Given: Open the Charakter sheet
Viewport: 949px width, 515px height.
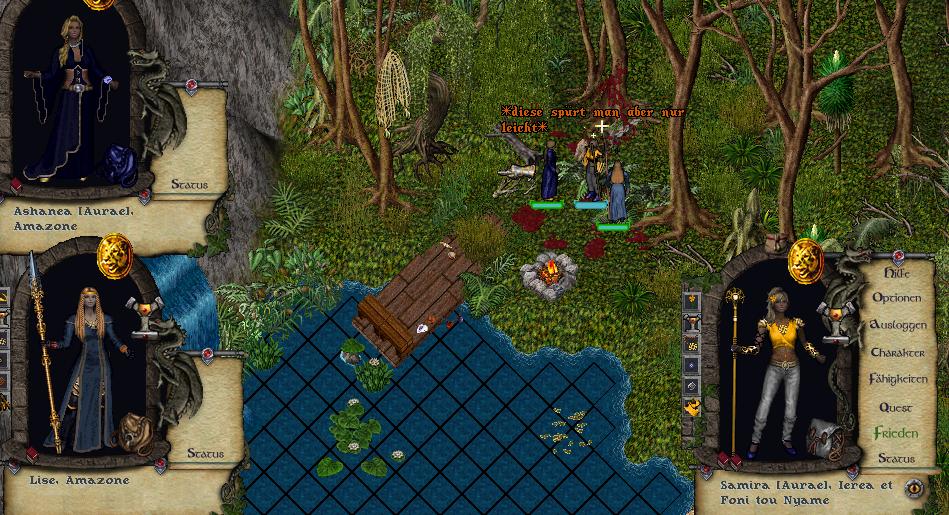Looking at the screenshot, I should click(x=897, y=352).
